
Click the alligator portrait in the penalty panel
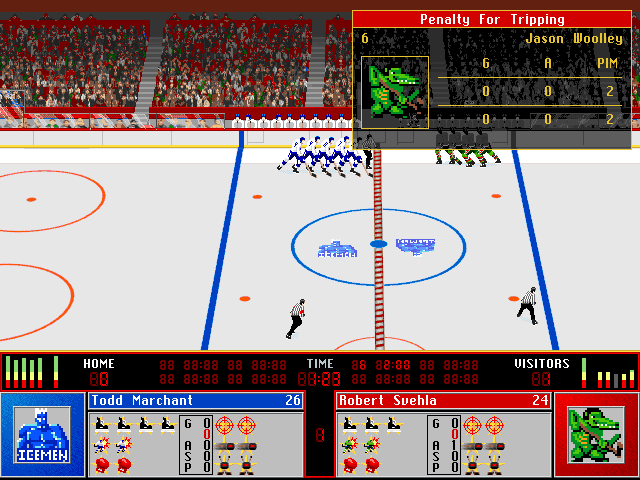point(395,92)
